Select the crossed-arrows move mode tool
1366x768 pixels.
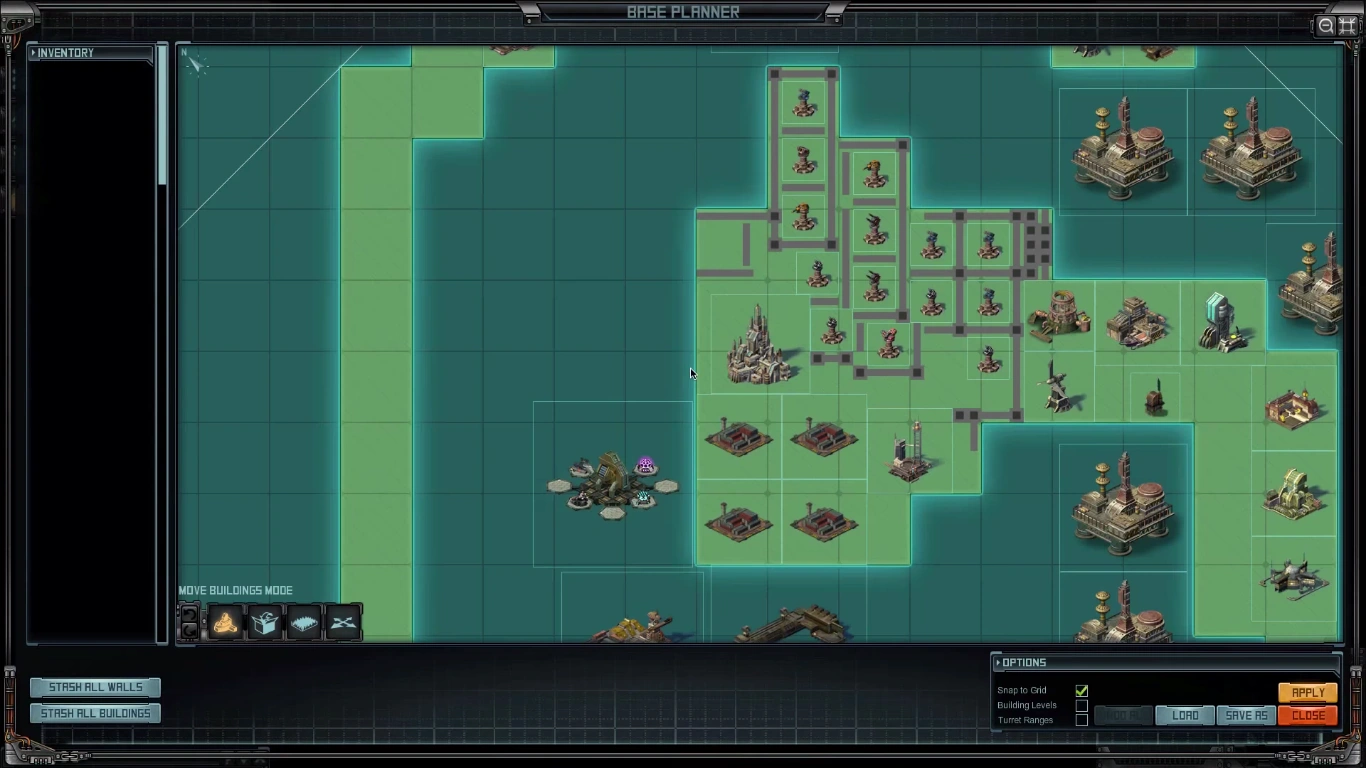[343, 621]
